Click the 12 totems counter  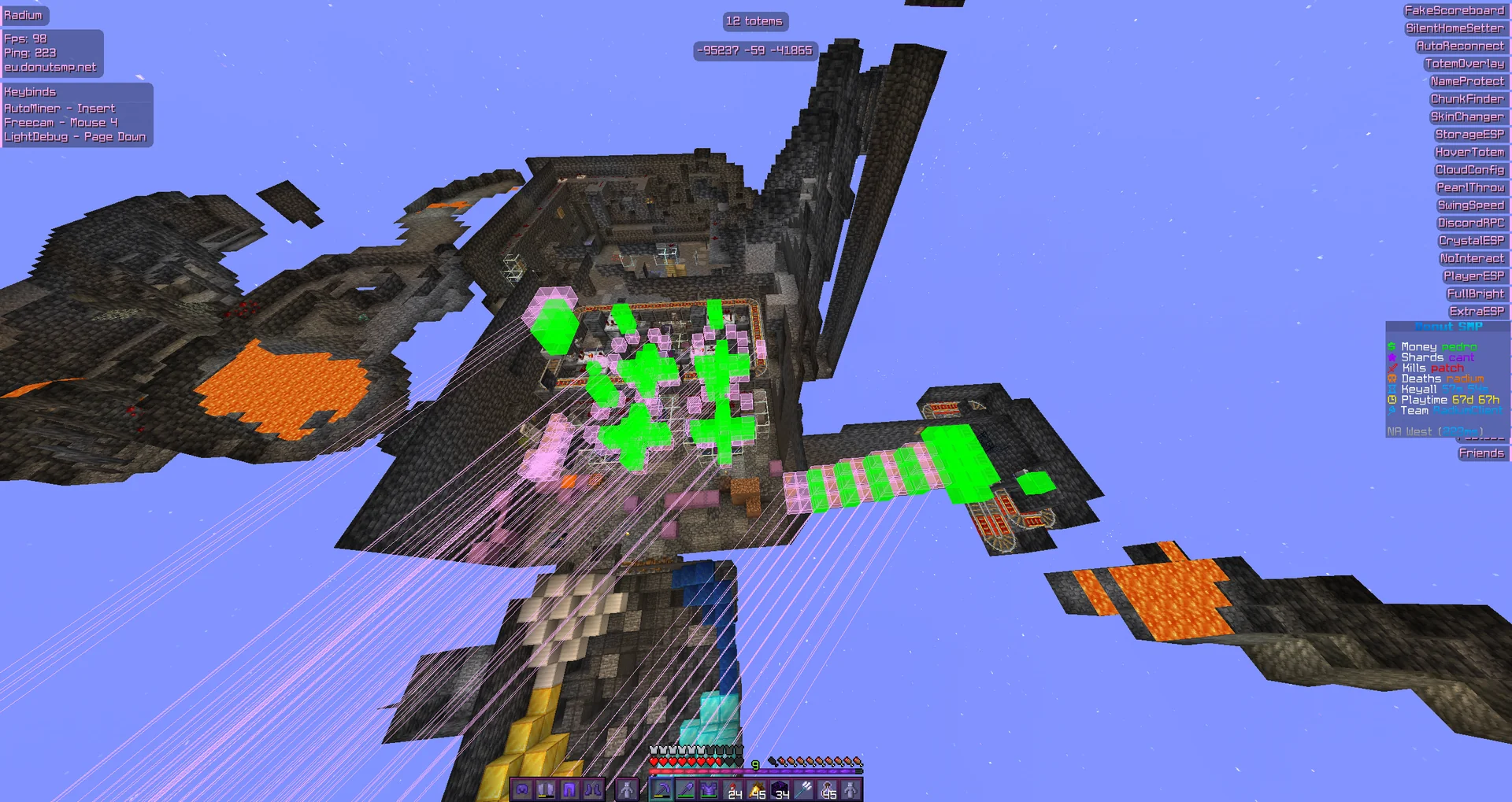click(754, 21)
